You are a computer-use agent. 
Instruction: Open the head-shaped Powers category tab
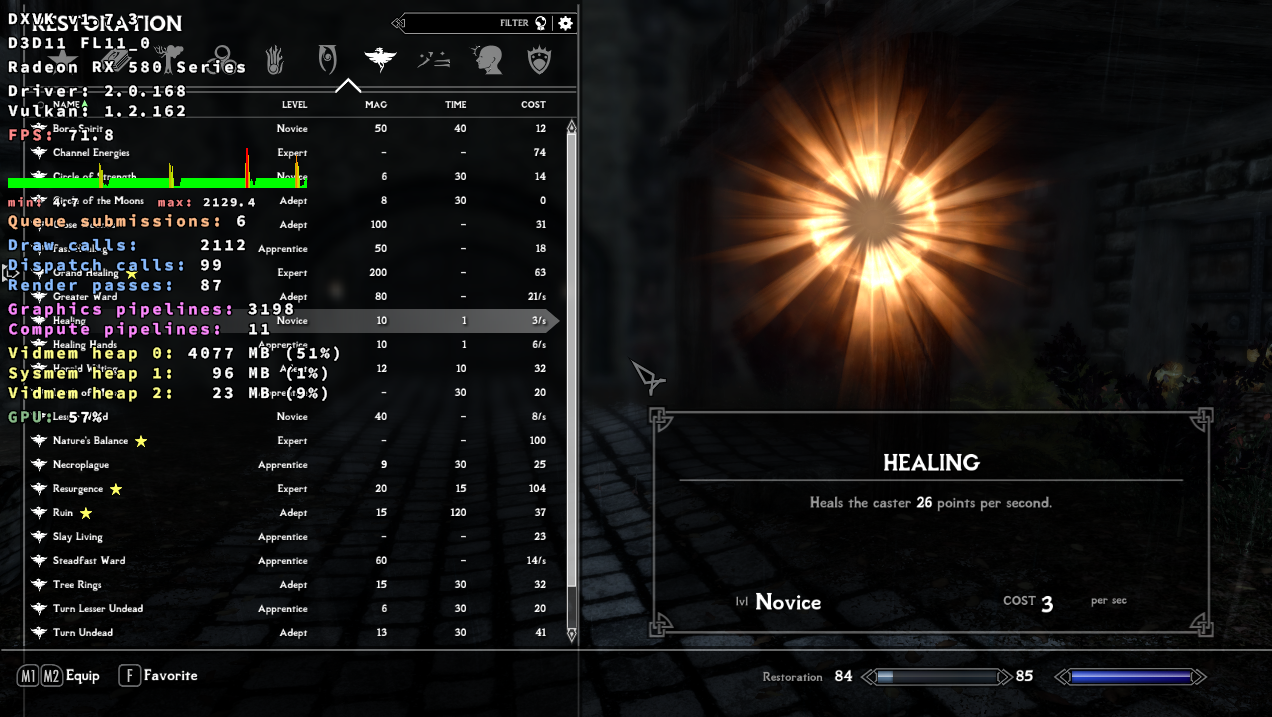point(487,60)
